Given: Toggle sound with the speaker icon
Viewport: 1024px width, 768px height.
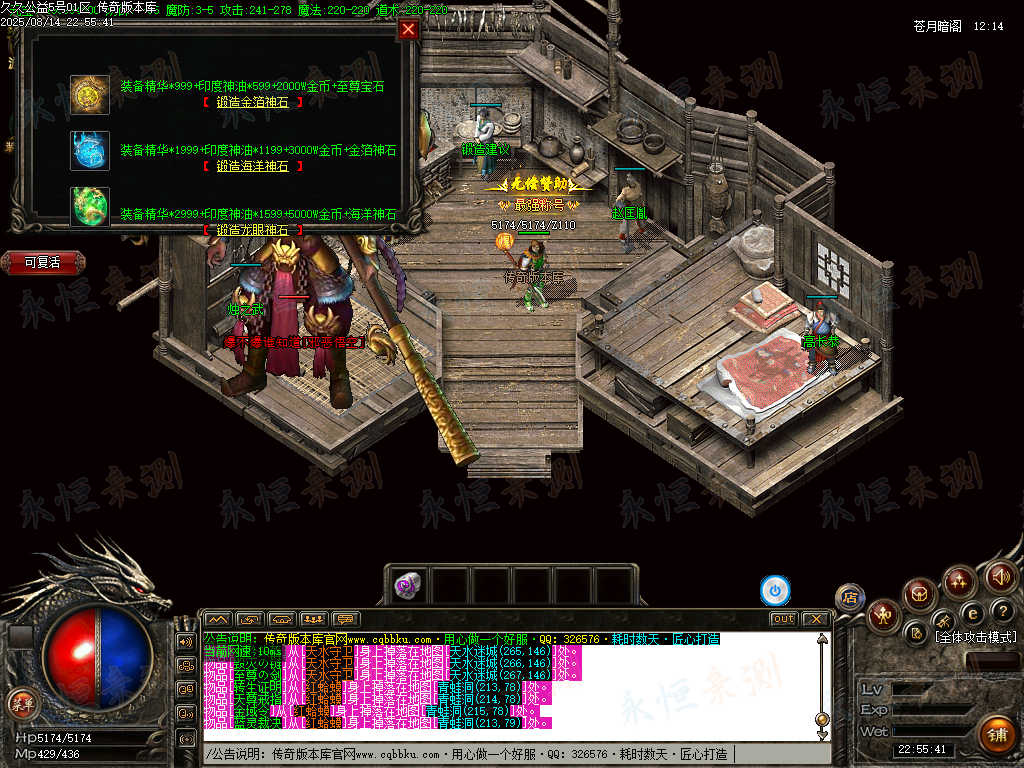Looking at the screenshot, I should tap(1001, 577).
